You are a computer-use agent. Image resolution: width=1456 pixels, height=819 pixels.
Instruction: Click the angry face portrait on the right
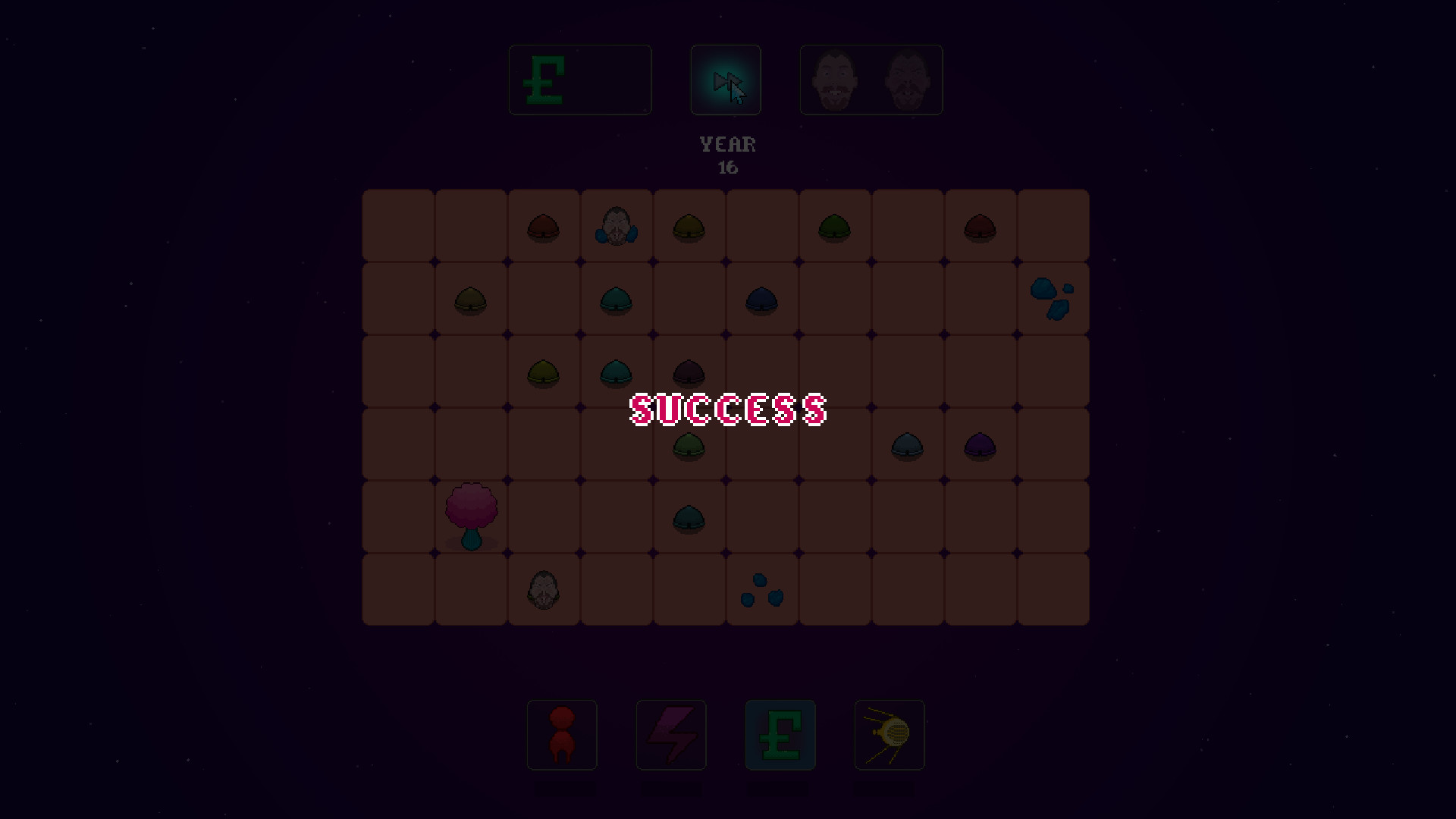908,79
